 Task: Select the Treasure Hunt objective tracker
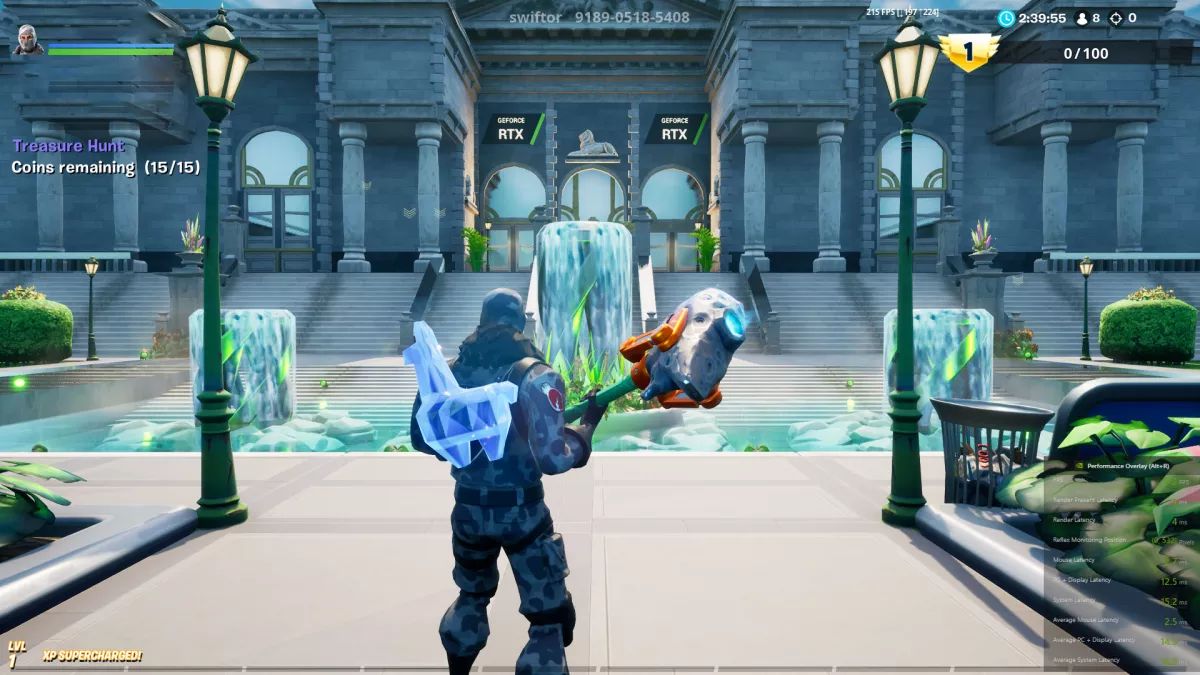click(x=69, y=147)
